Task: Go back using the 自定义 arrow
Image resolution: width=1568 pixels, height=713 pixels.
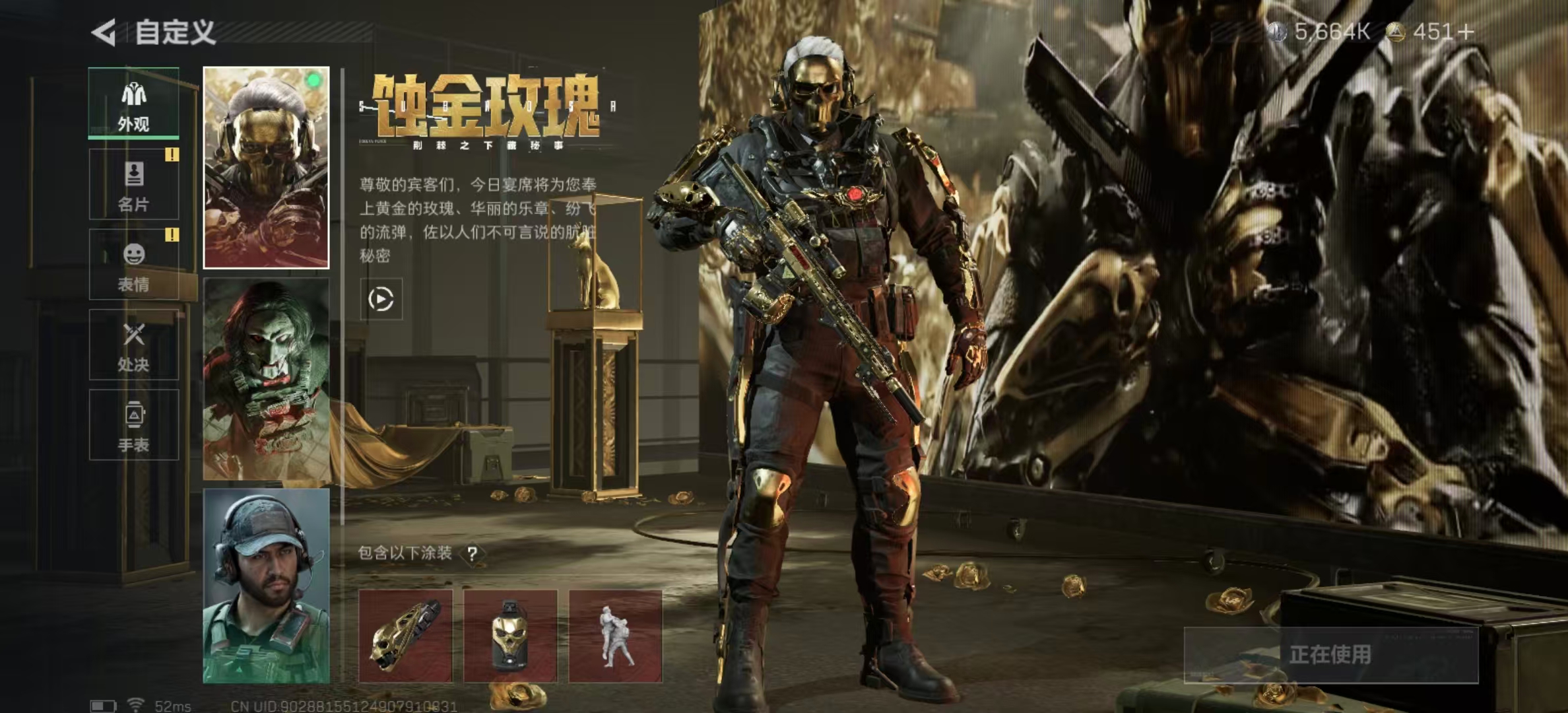Action: click(x=104, y=32)
